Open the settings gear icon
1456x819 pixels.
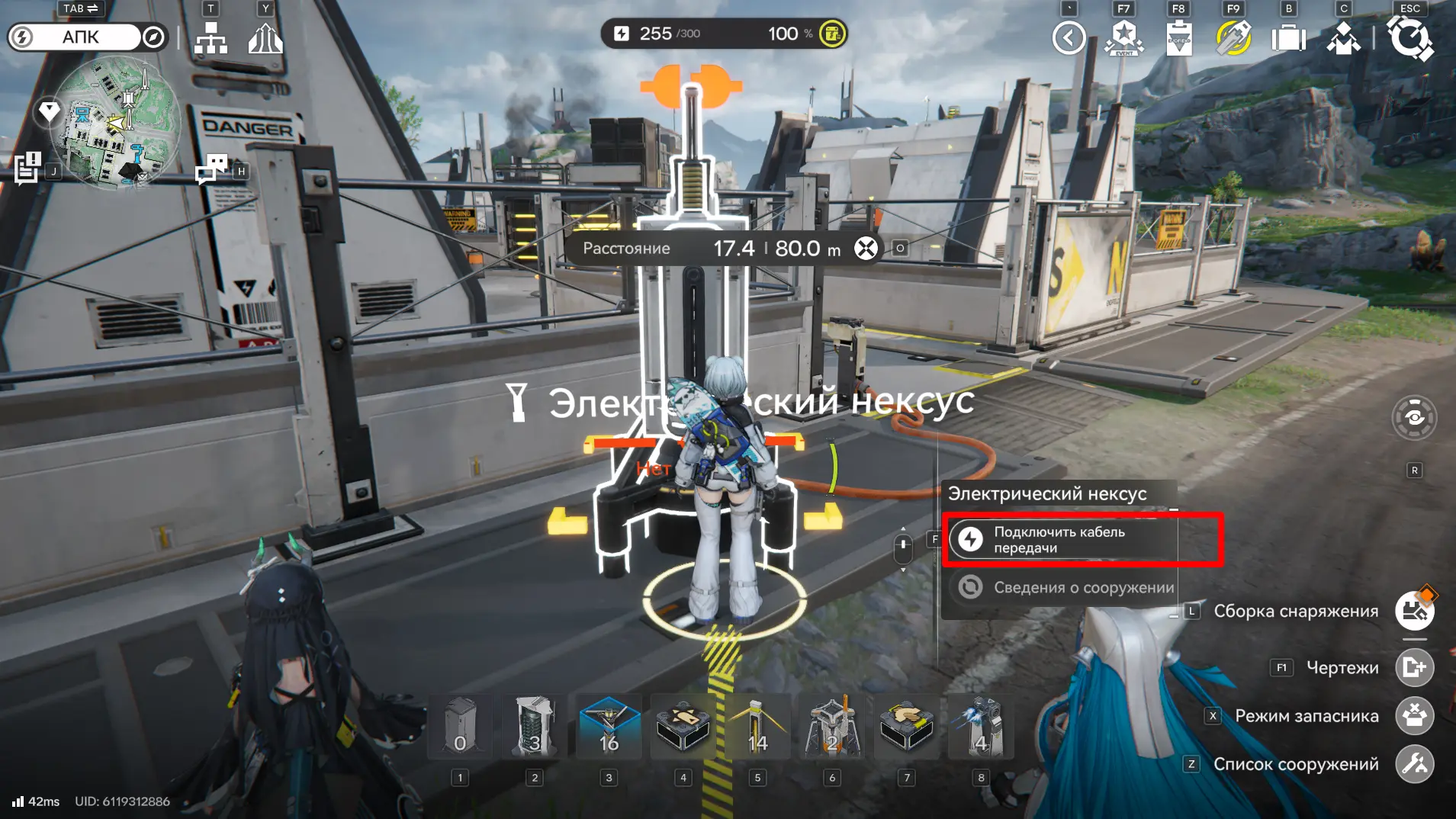[1409, 37]
